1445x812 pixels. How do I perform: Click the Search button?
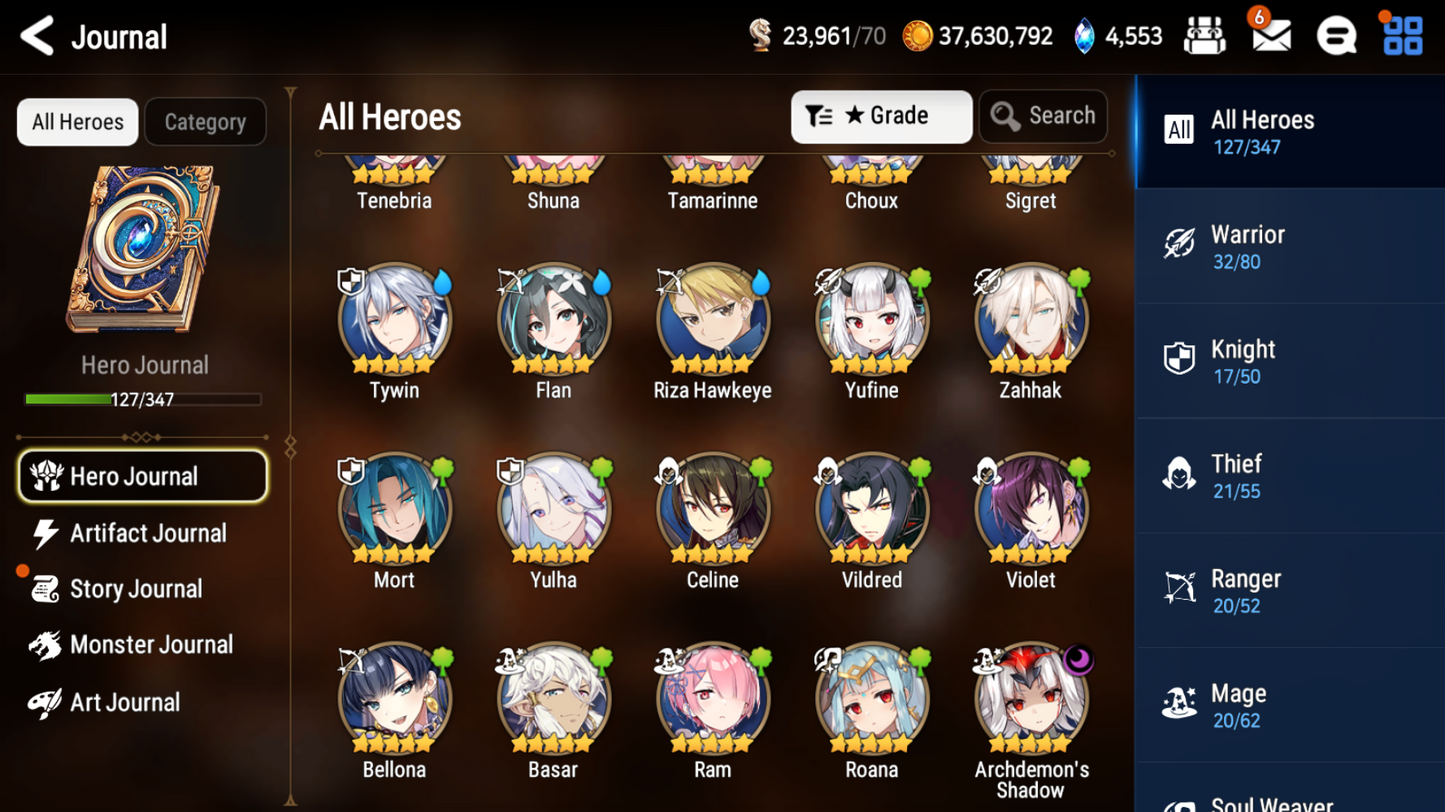1043,117
